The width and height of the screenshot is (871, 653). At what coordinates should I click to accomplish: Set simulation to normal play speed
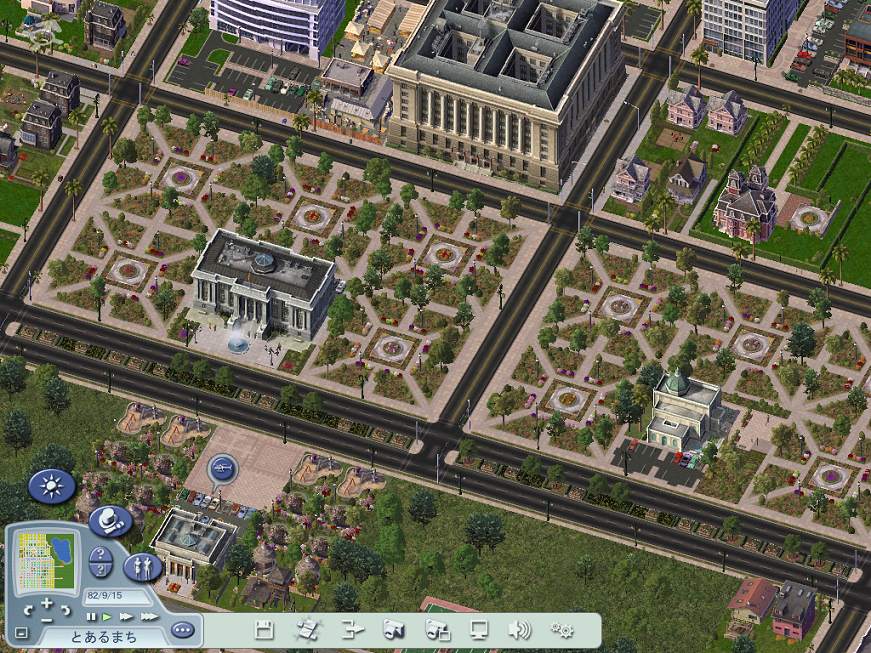pos(107,617)
